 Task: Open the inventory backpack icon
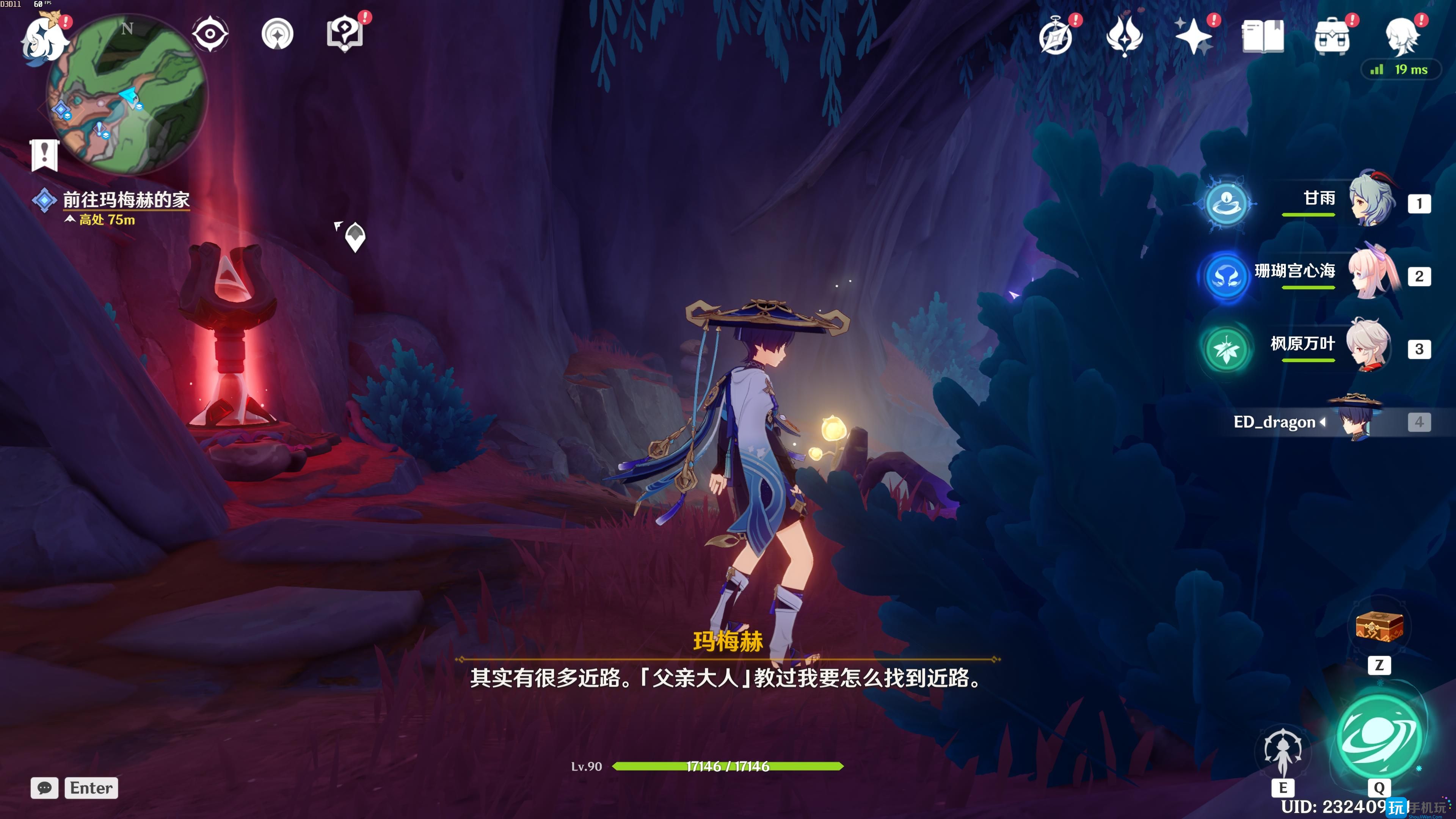coord(1332,37)
